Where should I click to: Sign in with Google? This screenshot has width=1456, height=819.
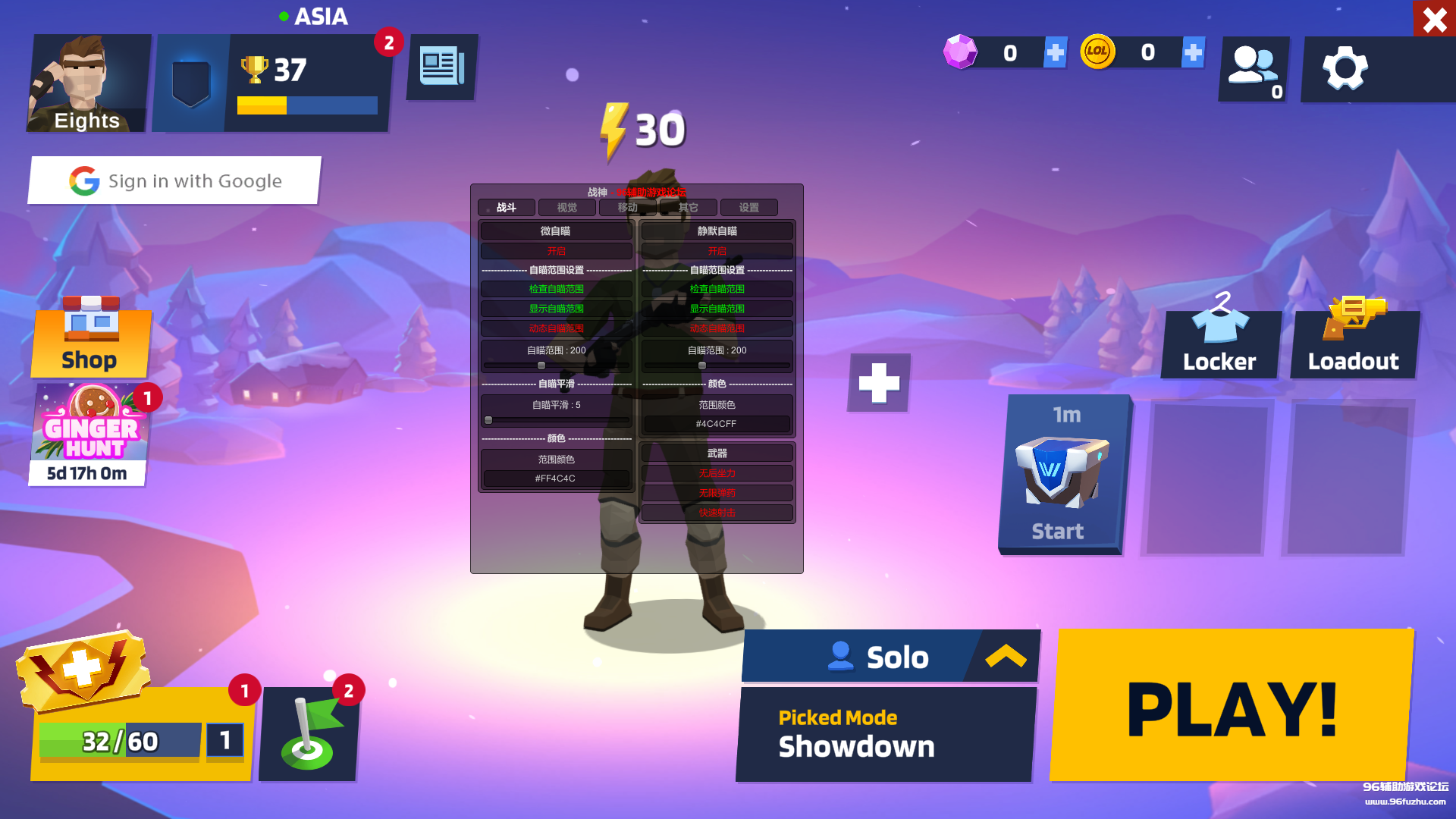[174, 180]
